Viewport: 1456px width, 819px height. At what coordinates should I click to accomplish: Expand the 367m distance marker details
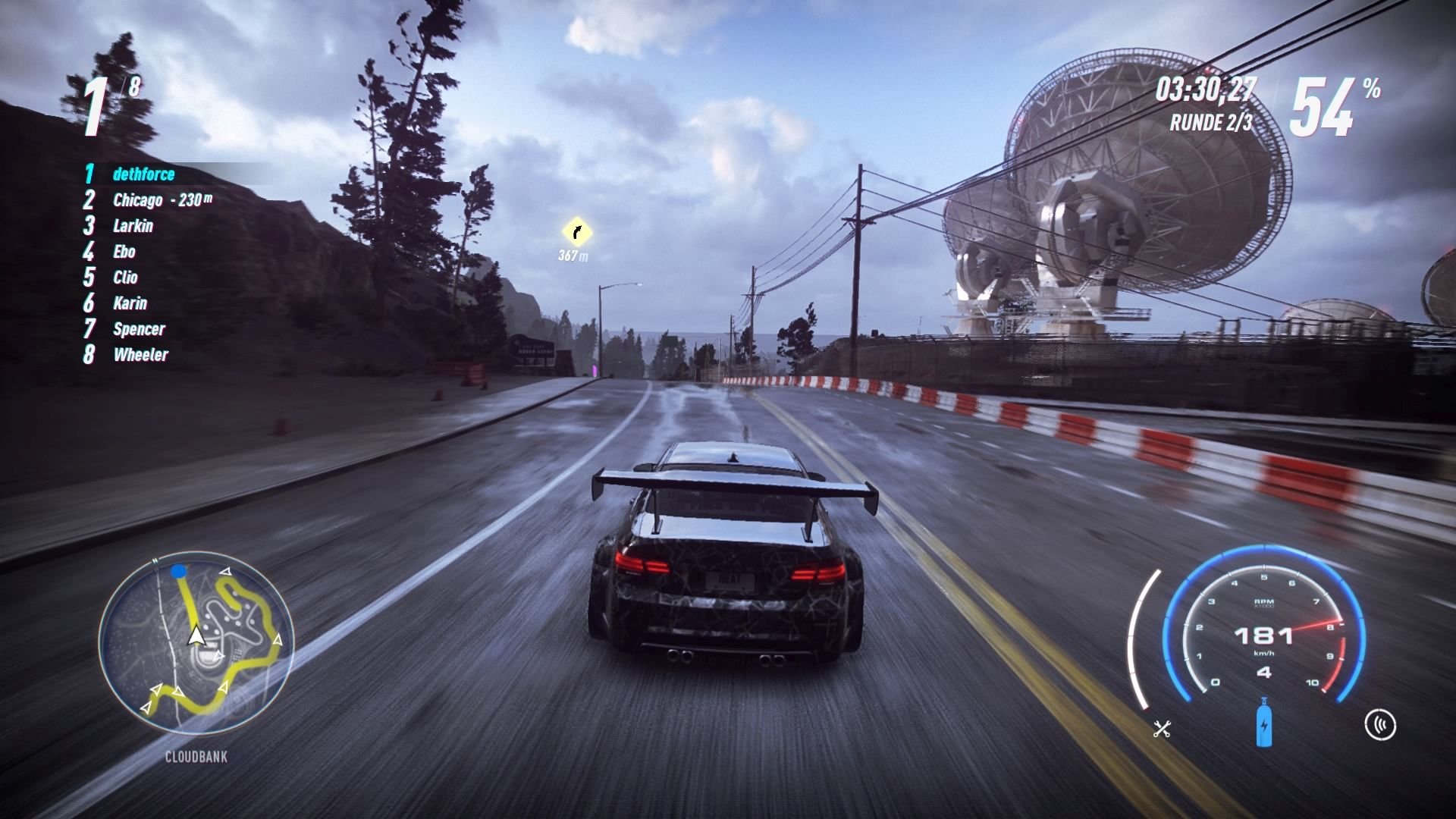[x=574, y=256]
